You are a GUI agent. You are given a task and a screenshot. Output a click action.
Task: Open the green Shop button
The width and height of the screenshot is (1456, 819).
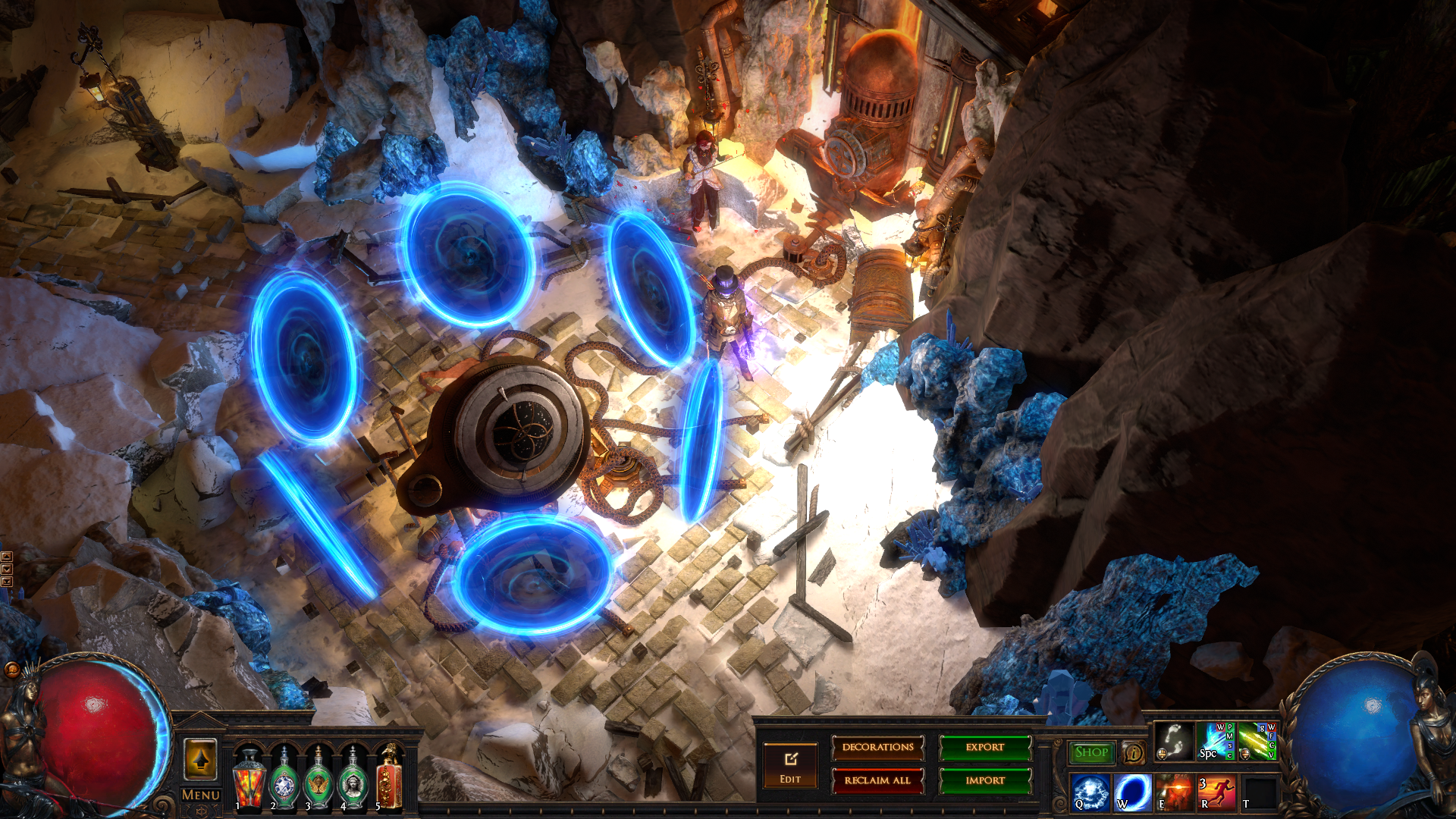(1091, 752)
